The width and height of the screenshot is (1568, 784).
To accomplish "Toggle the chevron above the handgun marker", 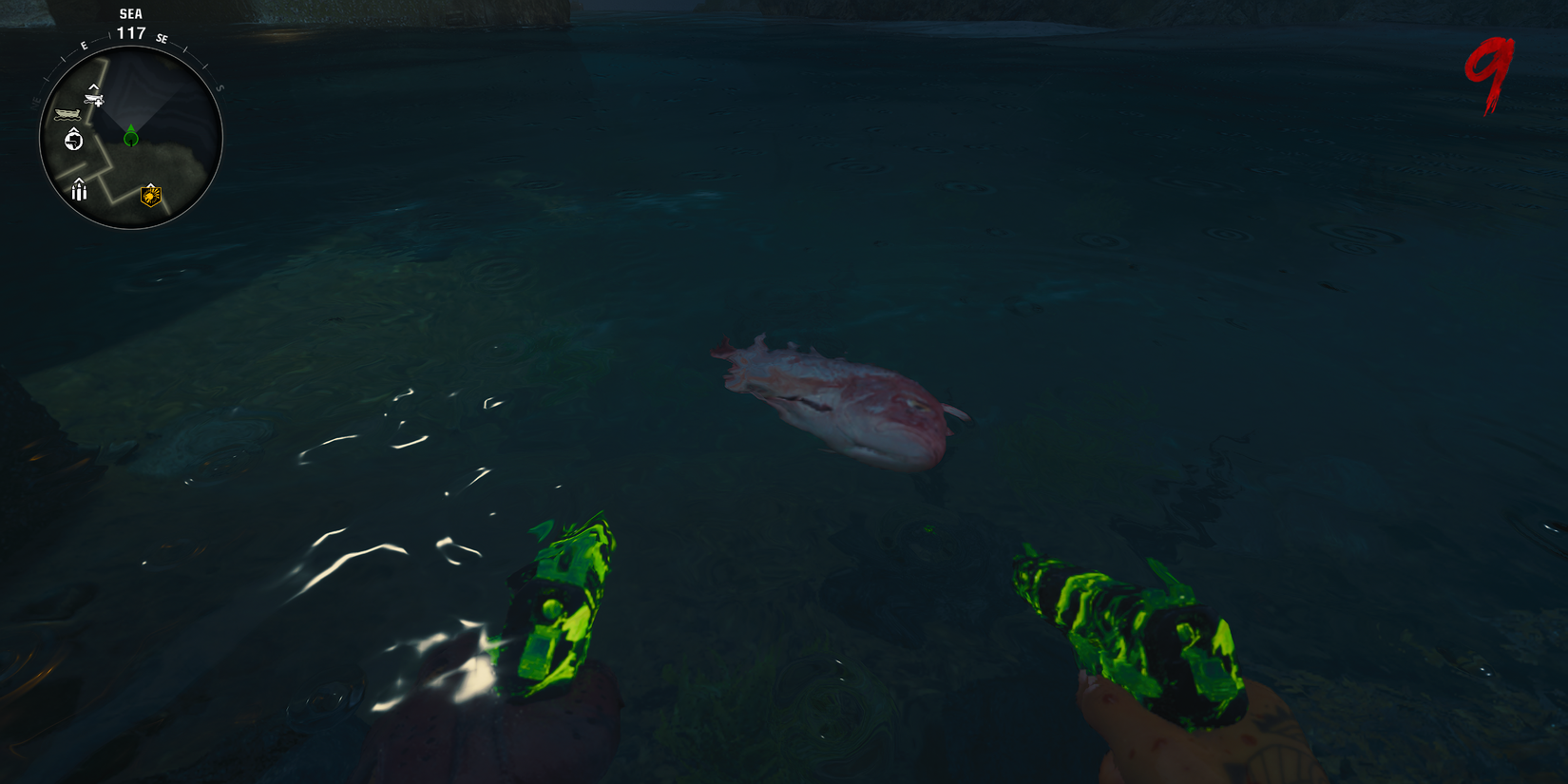I will [x=73, y=129].
